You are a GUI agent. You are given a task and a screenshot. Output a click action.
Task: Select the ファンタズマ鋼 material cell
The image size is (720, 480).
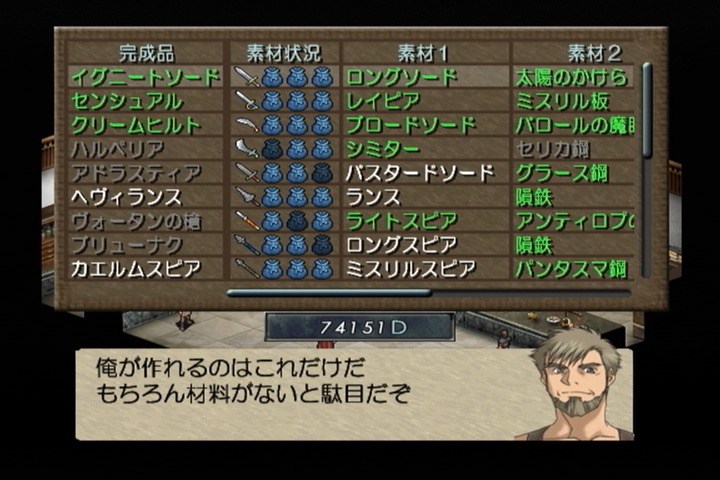tap(570, 269)
